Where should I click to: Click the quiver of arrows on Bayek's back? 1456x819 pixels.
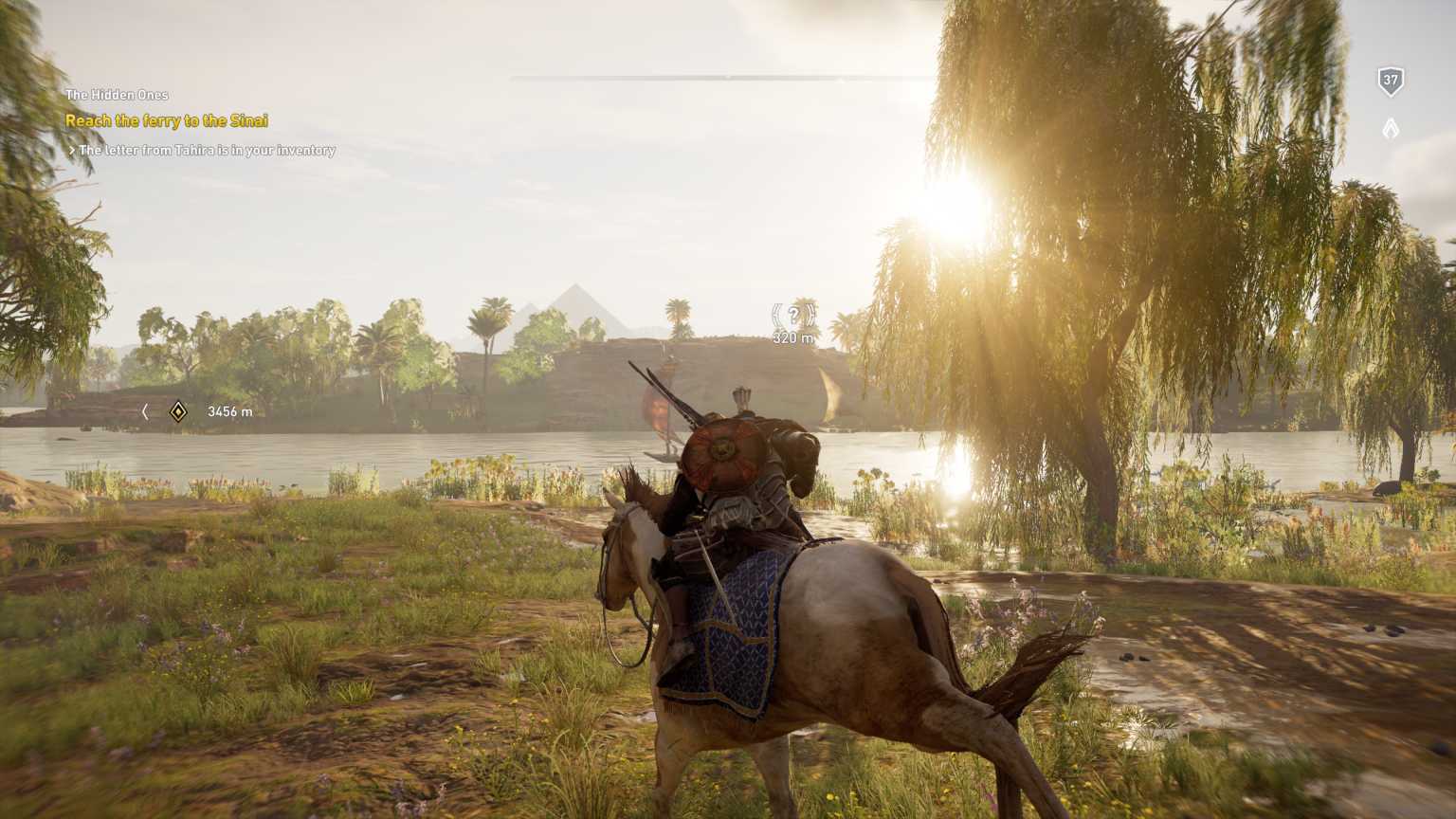tap(739, 398)
